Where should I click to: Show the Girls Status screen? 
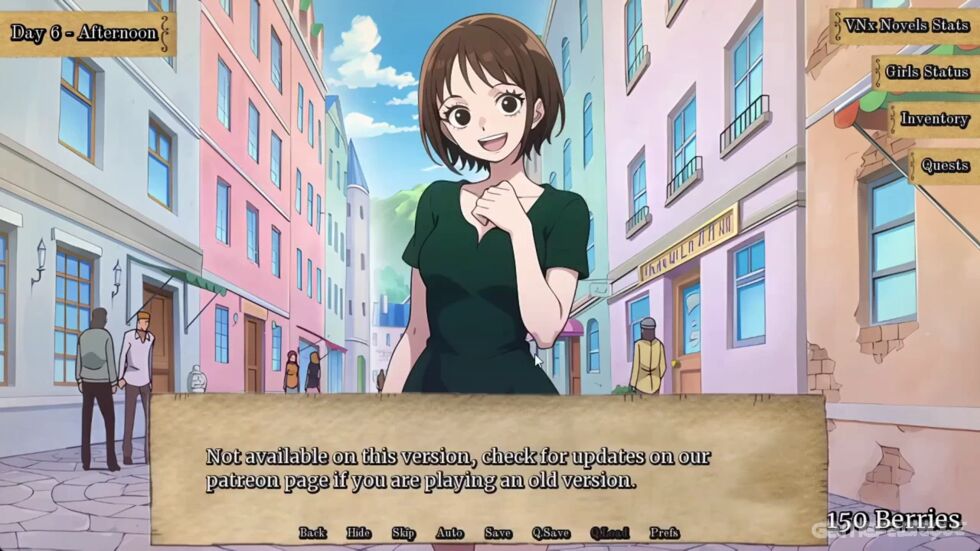(927, 72)
